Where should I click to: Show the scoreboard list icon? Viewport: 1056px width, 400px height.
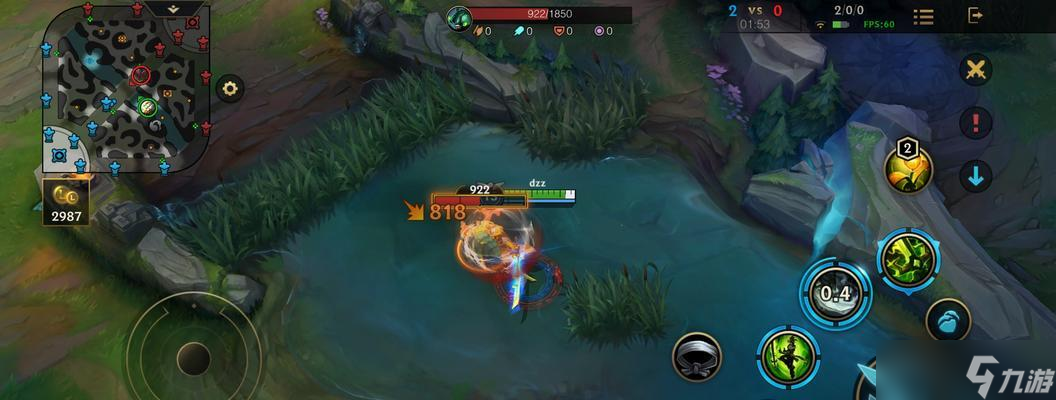(x=924, y=17)
